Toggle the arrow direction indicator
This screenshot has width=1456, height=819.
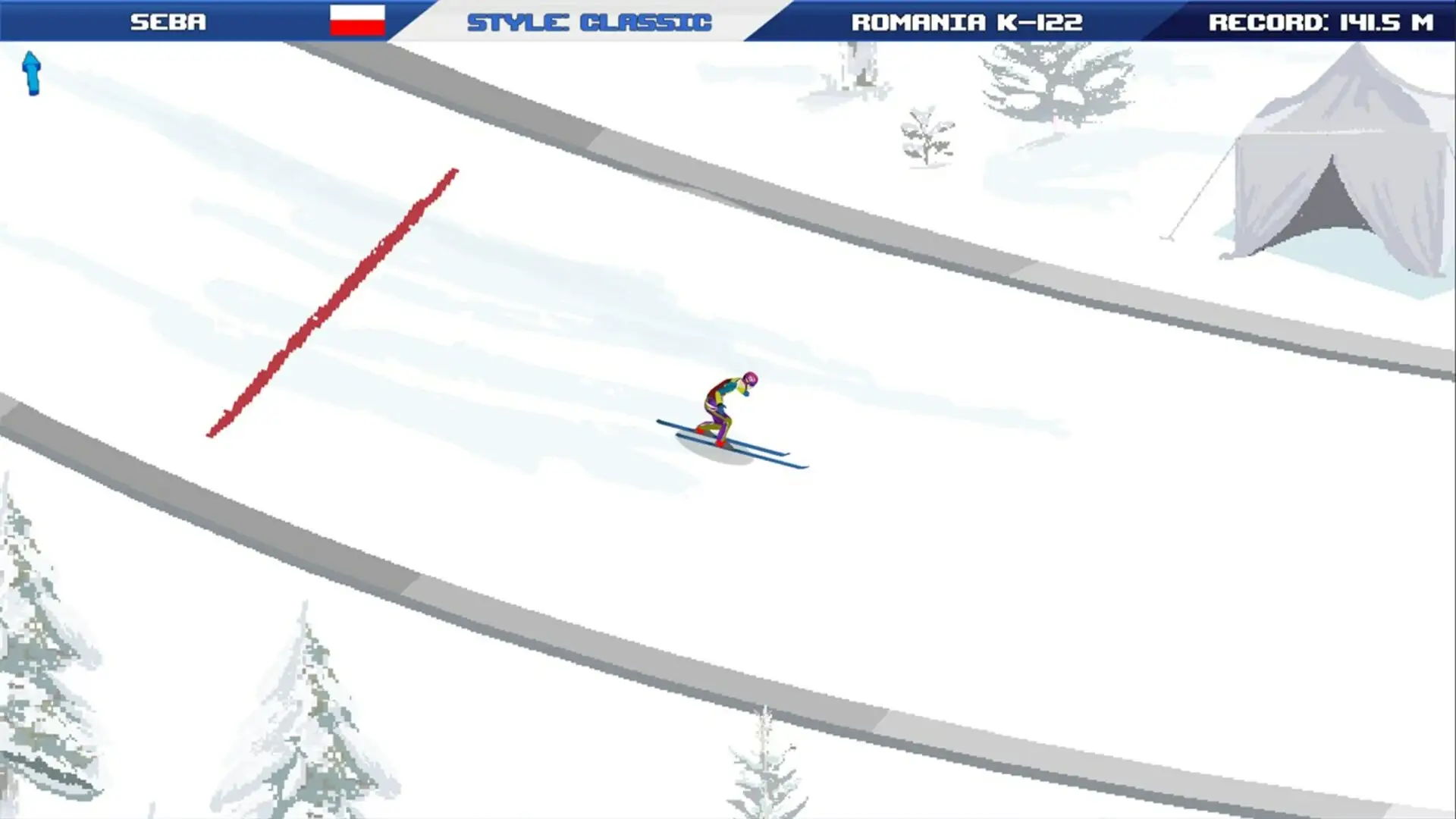pos(32,74)
